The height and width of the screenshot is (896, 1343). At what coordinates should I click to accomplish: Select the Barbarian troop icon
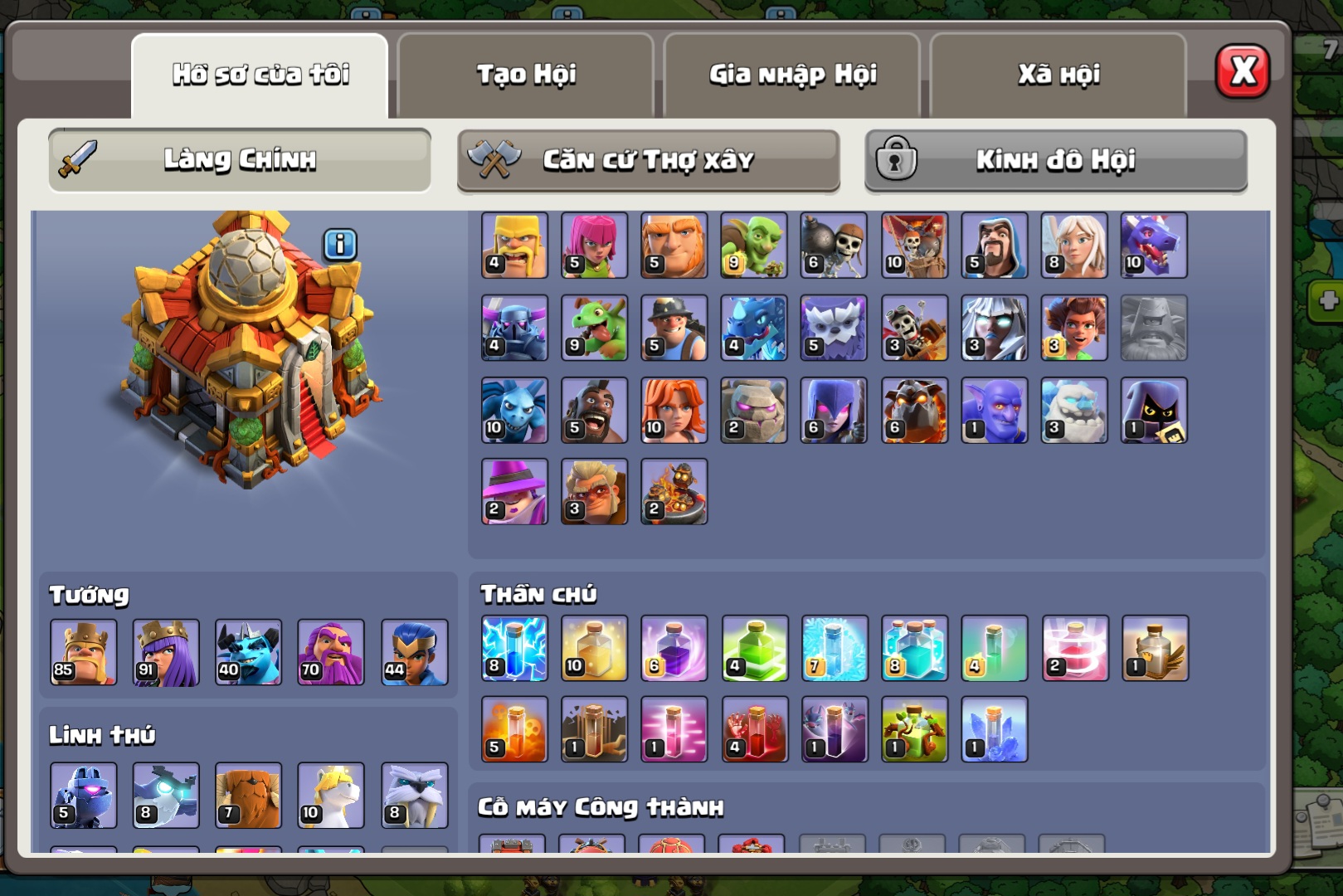(515, 246)
